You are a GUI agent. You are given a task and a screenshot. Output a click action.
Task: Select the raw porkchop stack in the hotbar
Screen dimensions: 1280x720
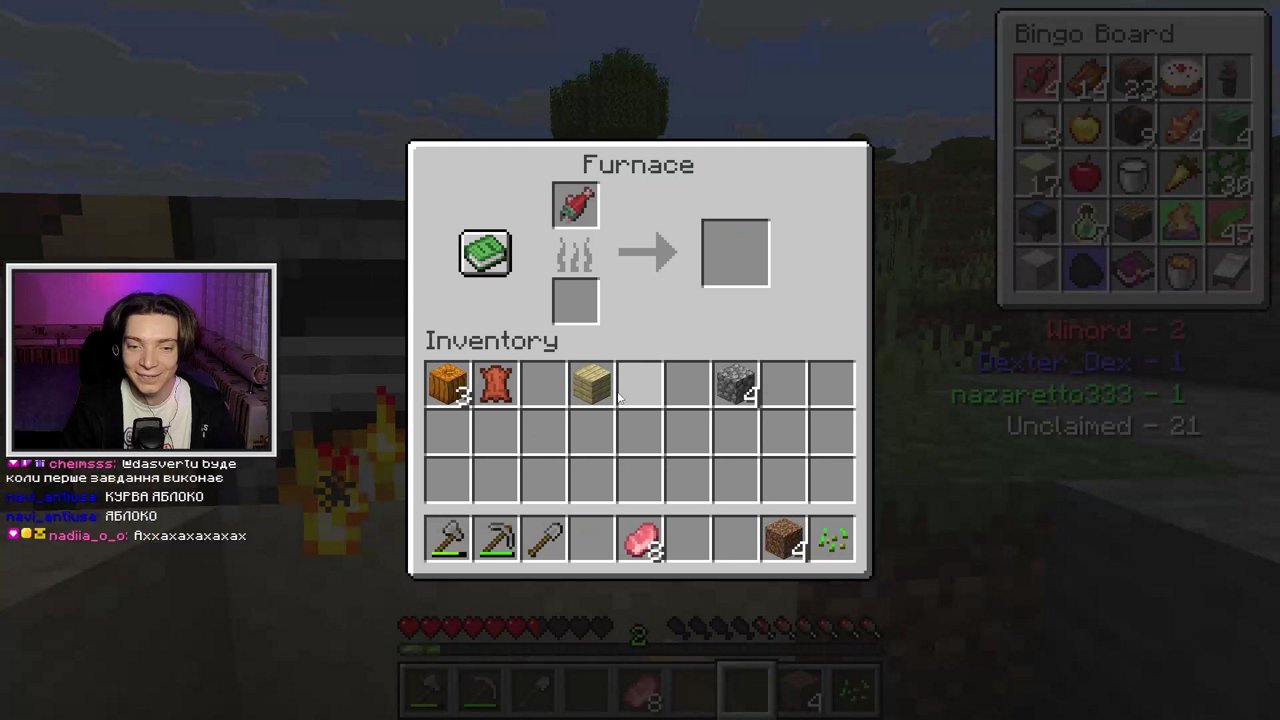[641, 539]
